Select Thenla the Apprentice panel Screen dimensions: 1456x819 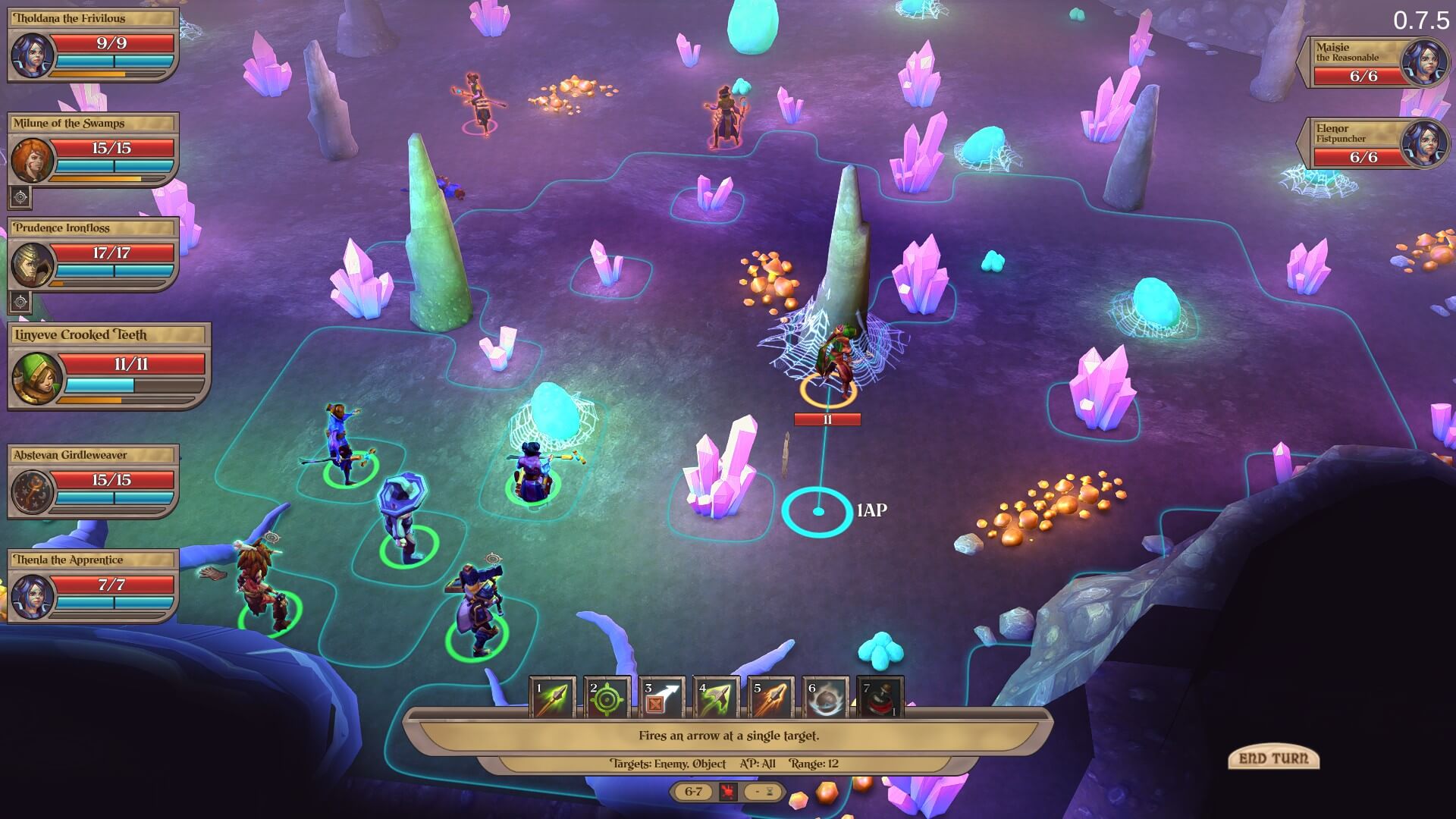pyautogui.click(x=93, y=586)
